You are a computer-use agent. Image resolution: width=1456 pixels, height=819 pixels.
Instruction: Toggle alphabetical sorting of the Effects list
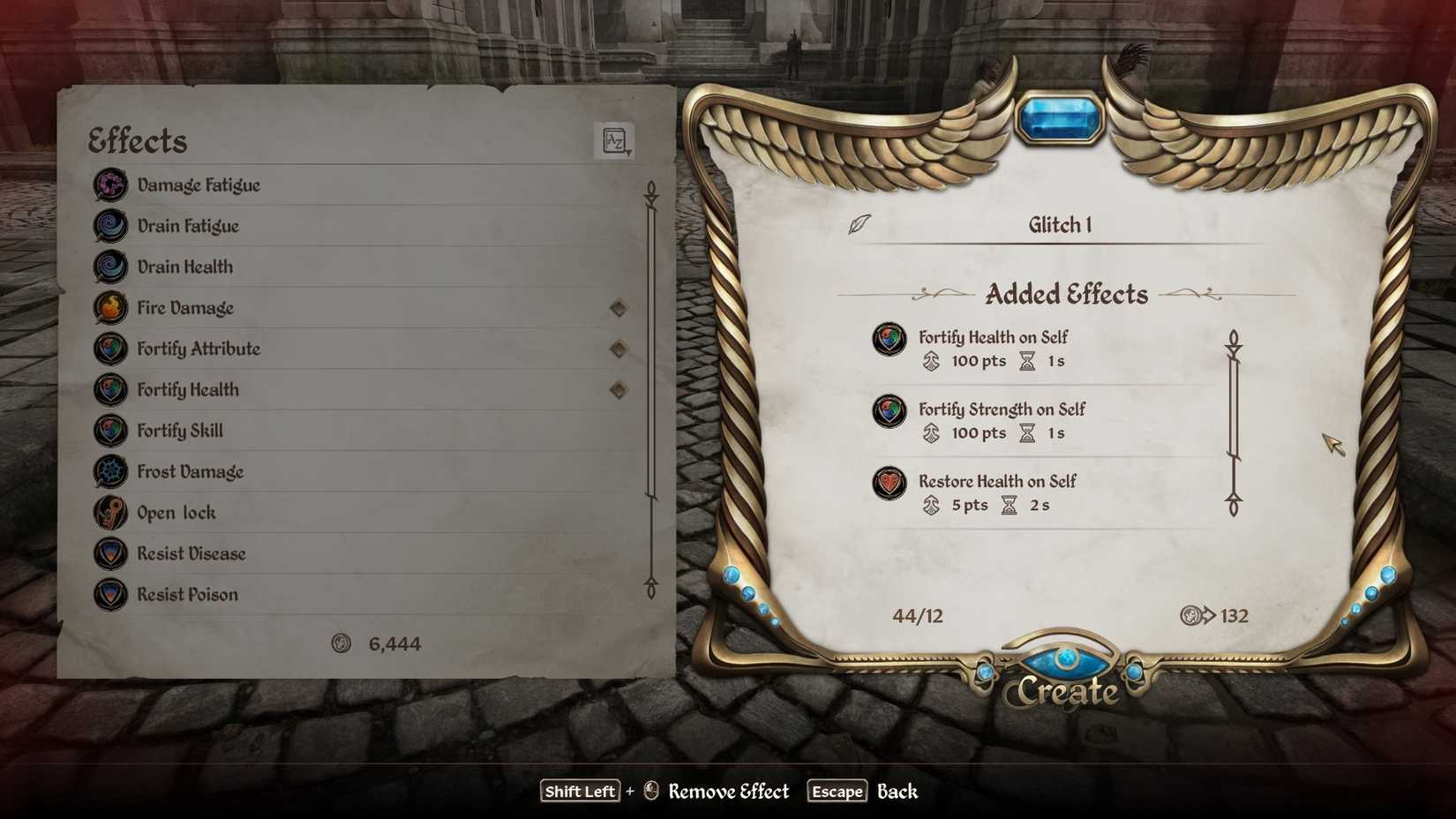(x=614, y=139)
